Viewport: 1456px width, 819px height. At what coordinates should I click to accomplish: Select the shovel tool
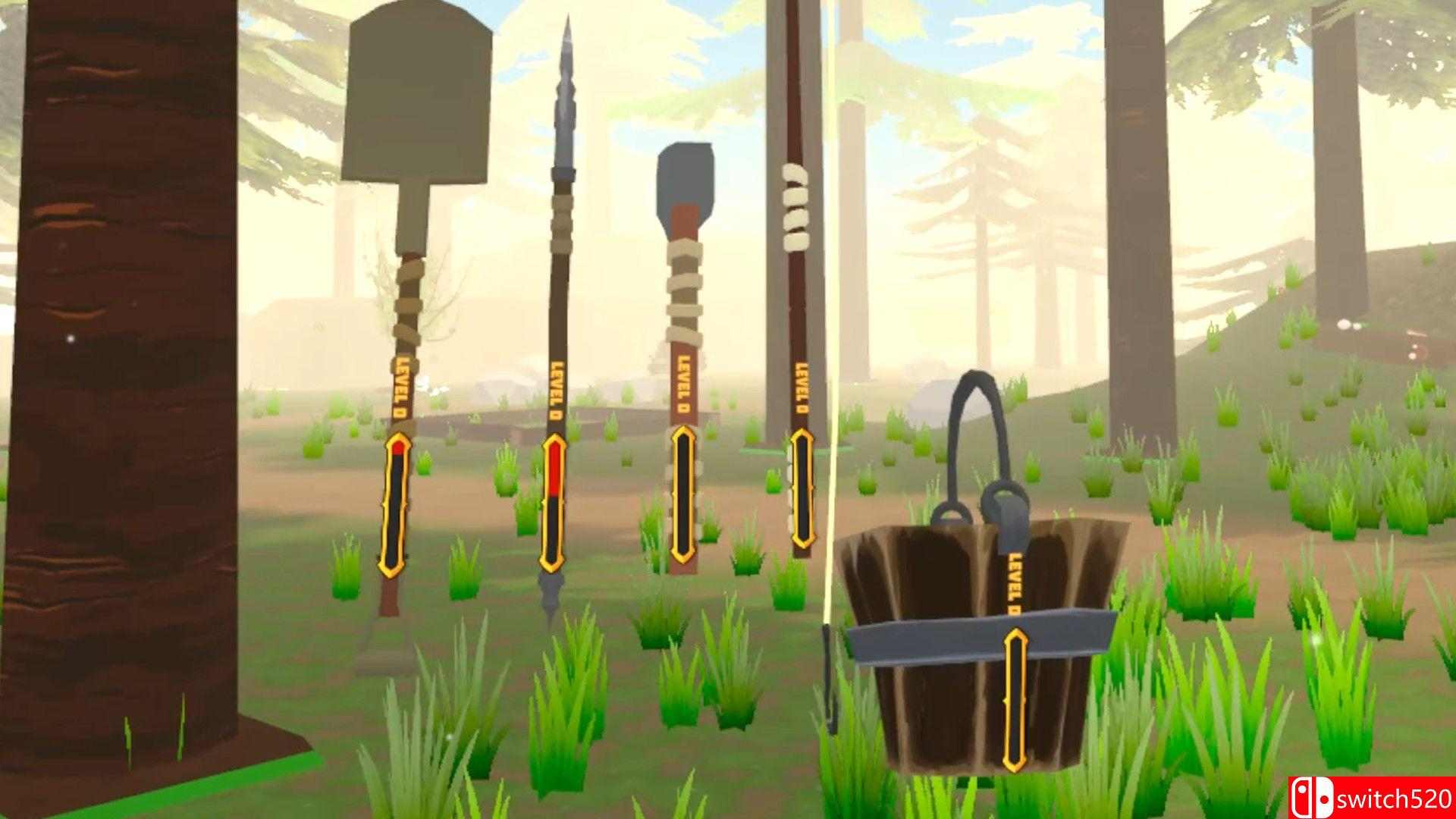point(402,303)
